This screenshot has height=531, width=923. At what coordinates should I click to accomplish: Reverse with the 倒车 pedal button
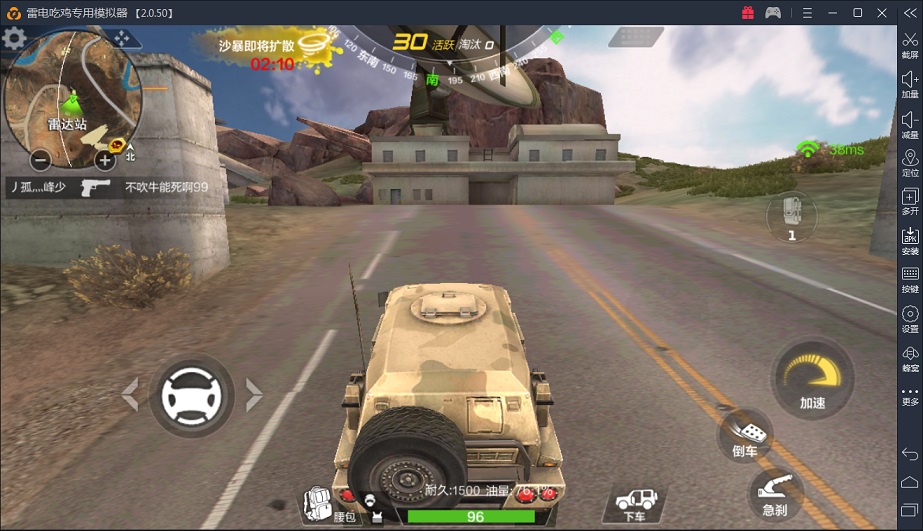pyautogui.click(x=745, y=437)
